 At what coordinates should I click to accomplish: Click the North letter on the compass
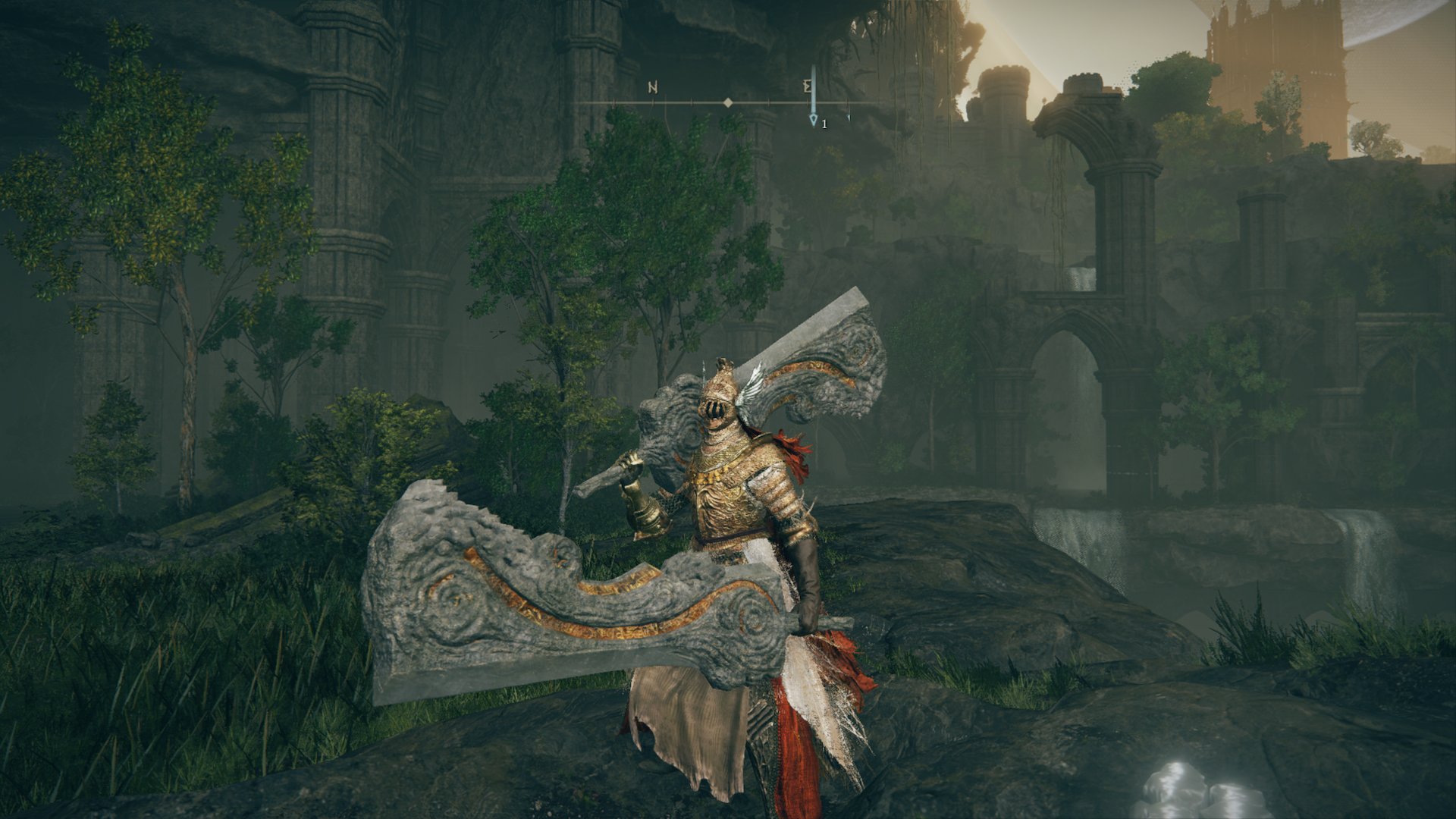tap(653, 87)
